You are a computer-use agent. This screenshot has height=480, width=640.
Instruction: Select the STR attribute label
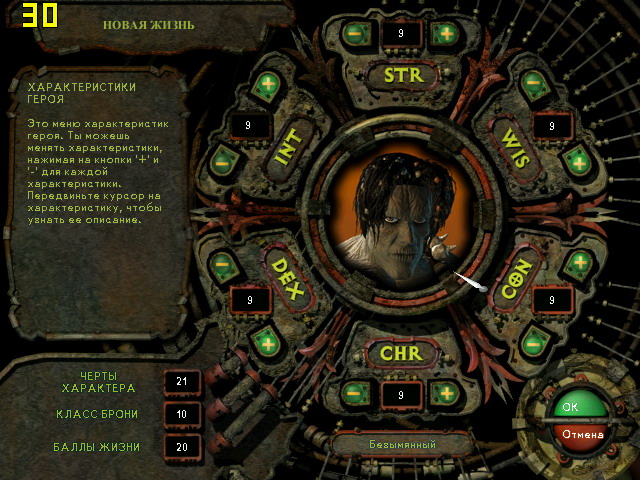pyautogui.click(x=403, y=75)
